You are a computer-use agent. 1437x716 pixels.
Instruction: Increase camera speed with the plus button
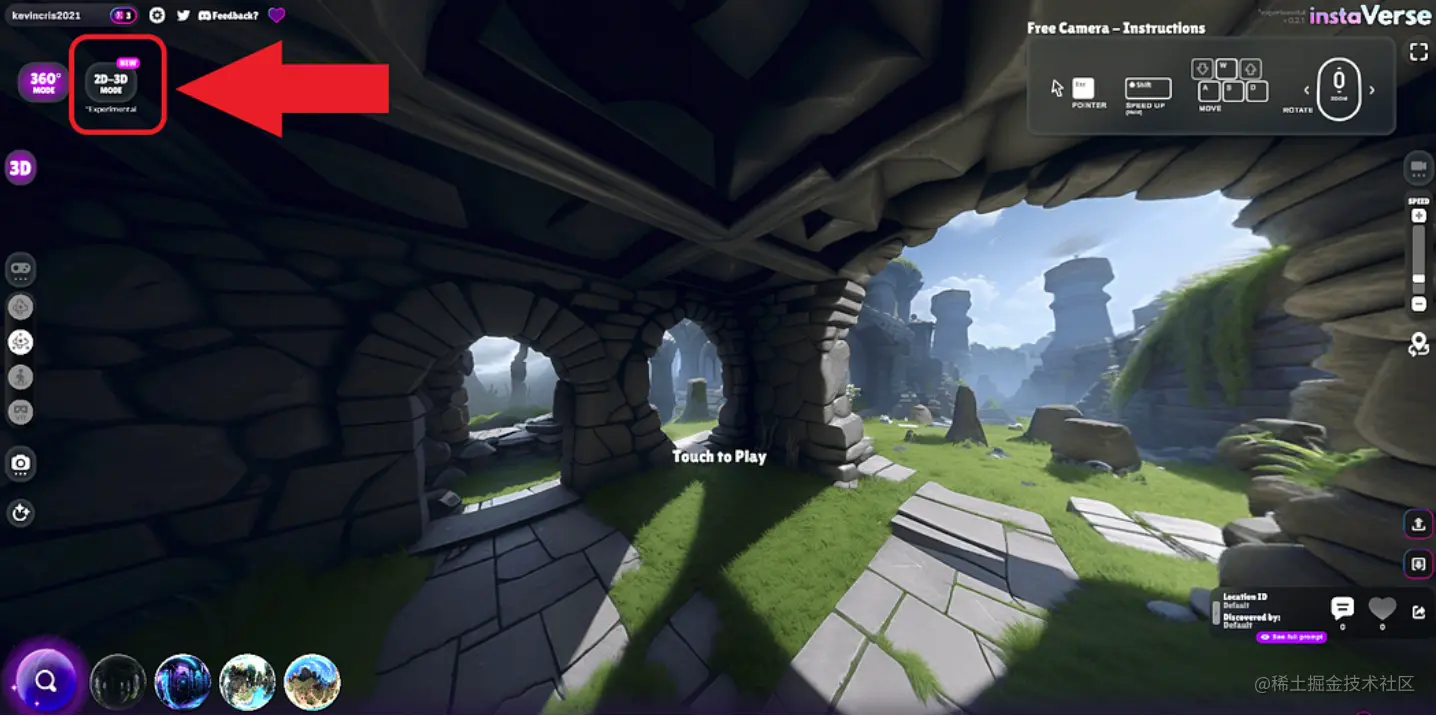1418,216
